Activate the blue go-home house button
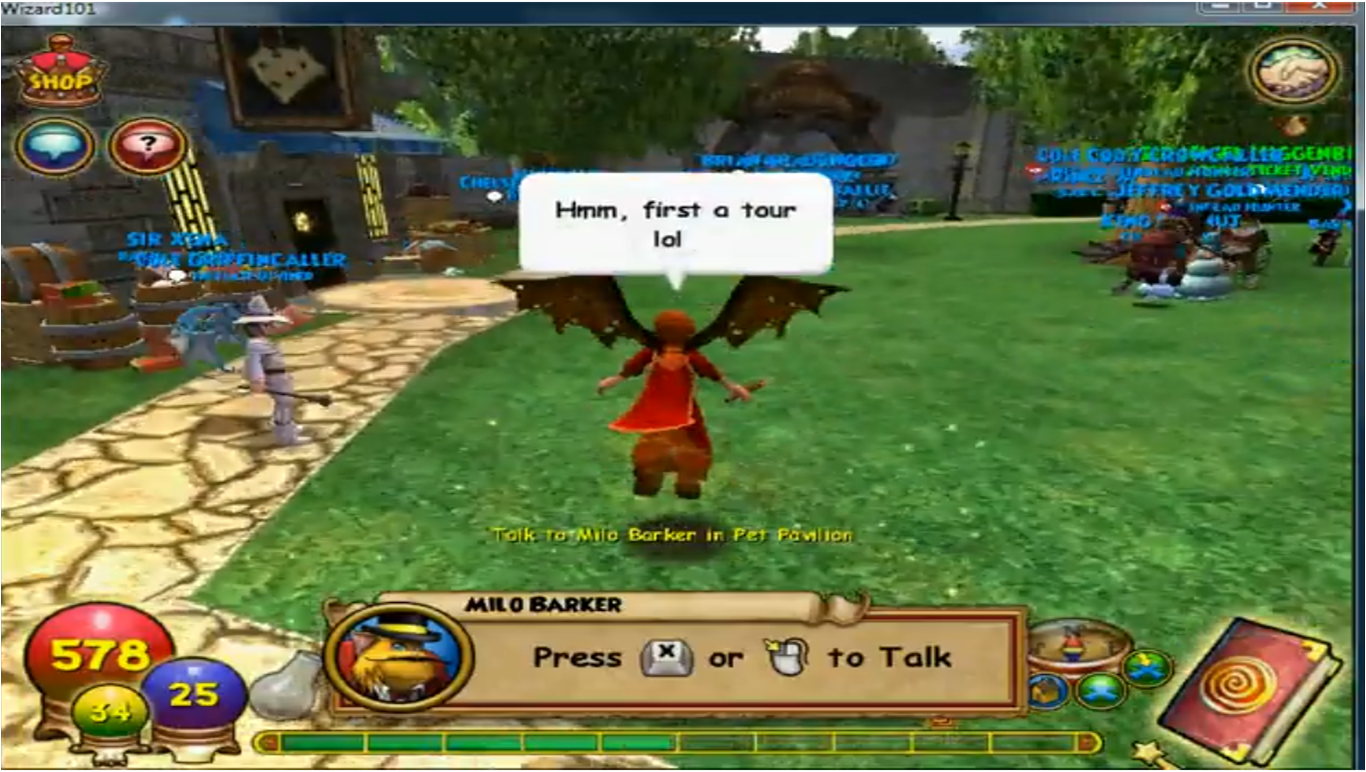 (x=1046, y=691)
